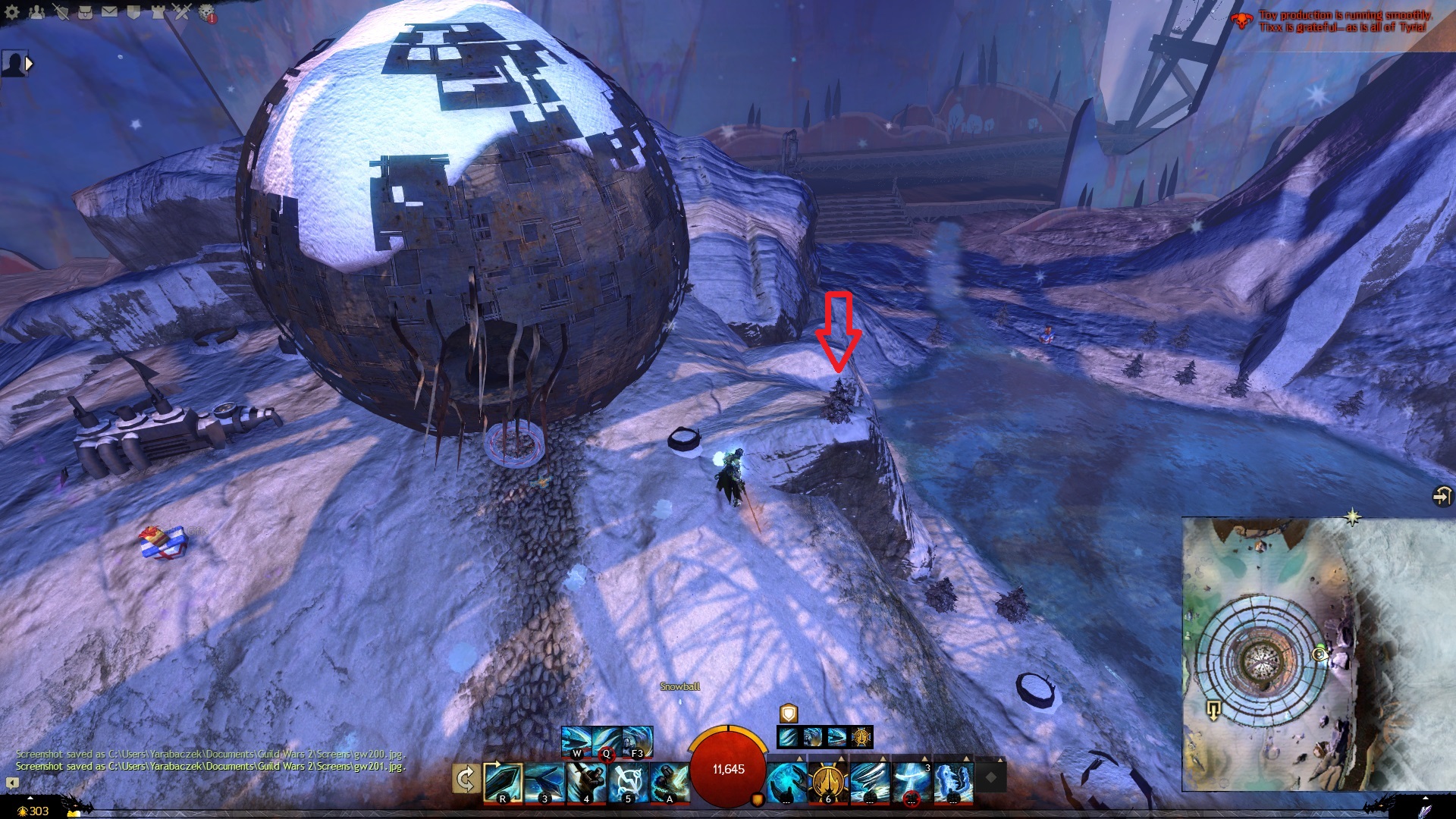Open the Hero panel sword-and-shield icon
Viewport: 1456px width, 819px height.
[61, 11]
